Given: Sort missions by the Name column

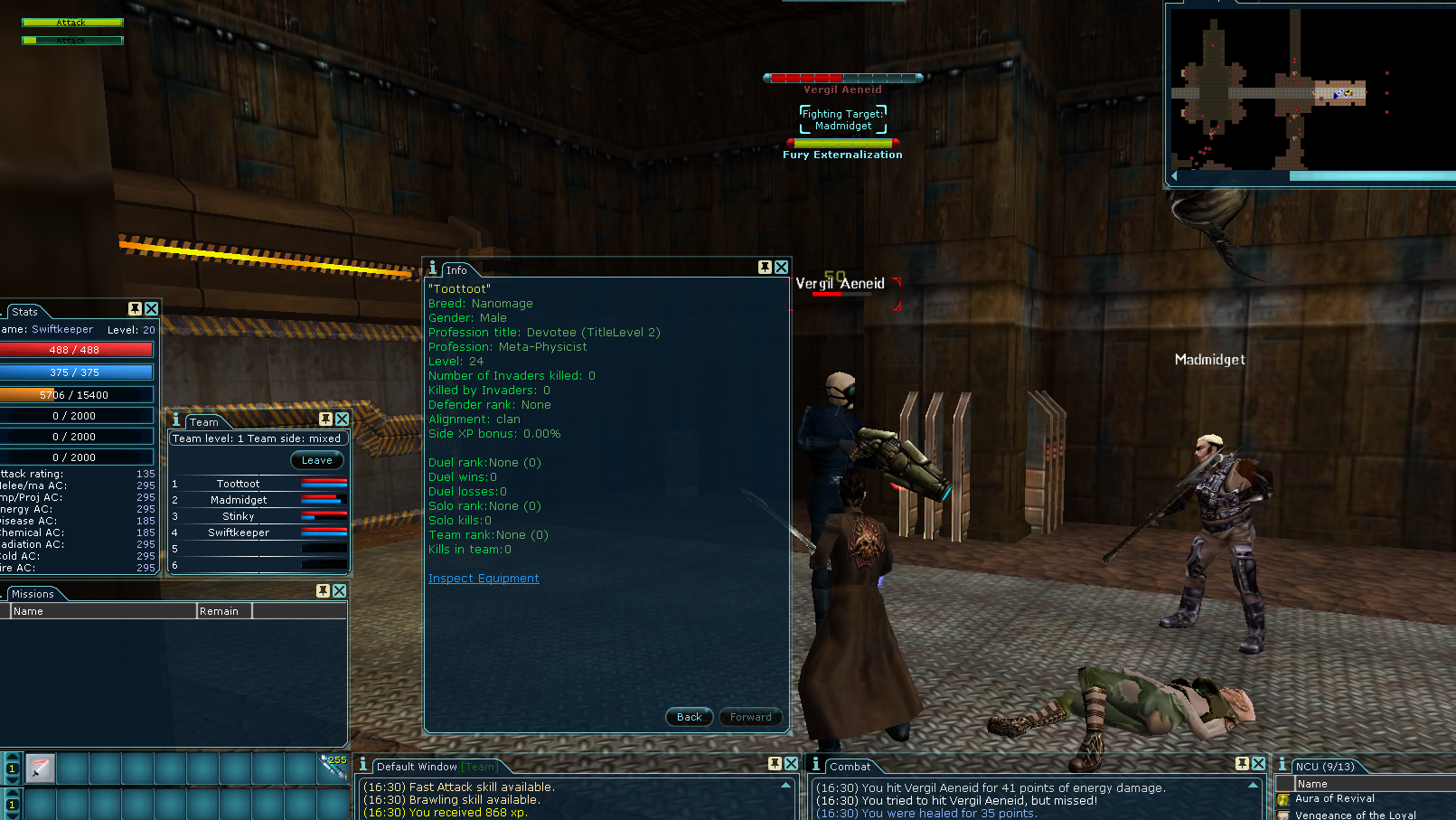Looking at the screenshot, I should [x=103, y=611].
